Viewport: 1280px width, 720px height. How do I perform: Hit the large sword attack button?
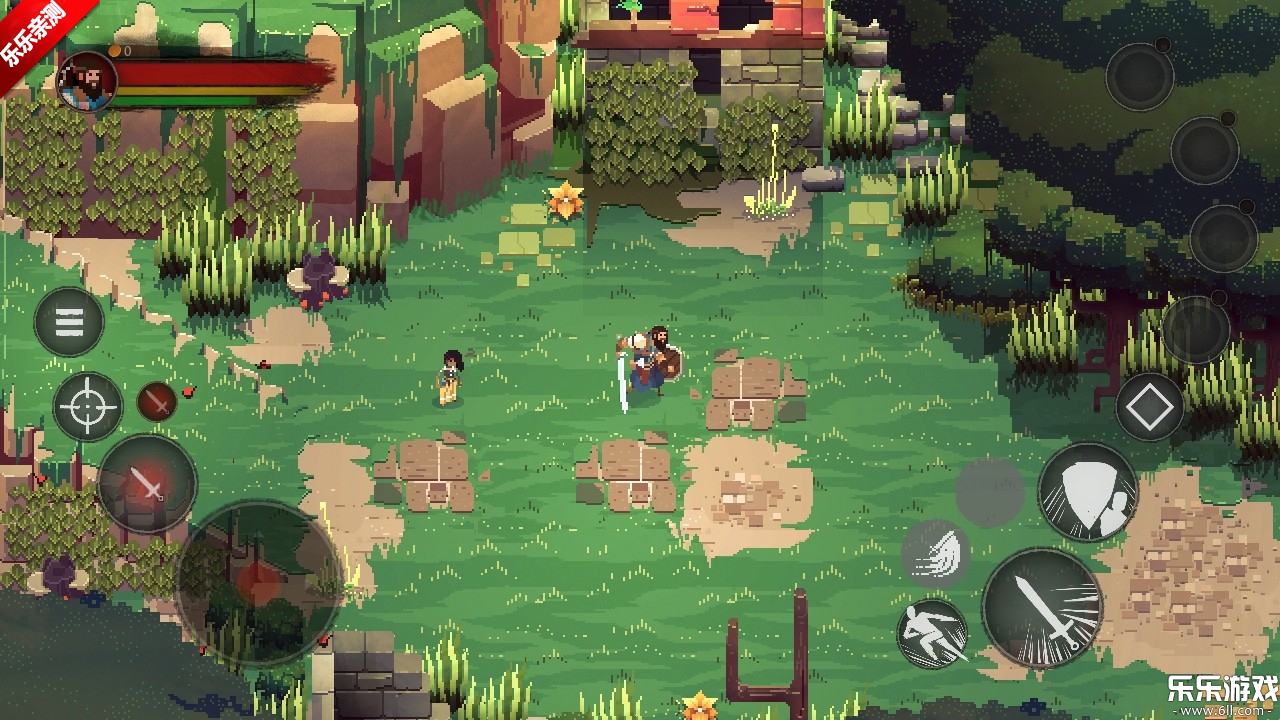pyautogui.click(x=1042, y=607)
